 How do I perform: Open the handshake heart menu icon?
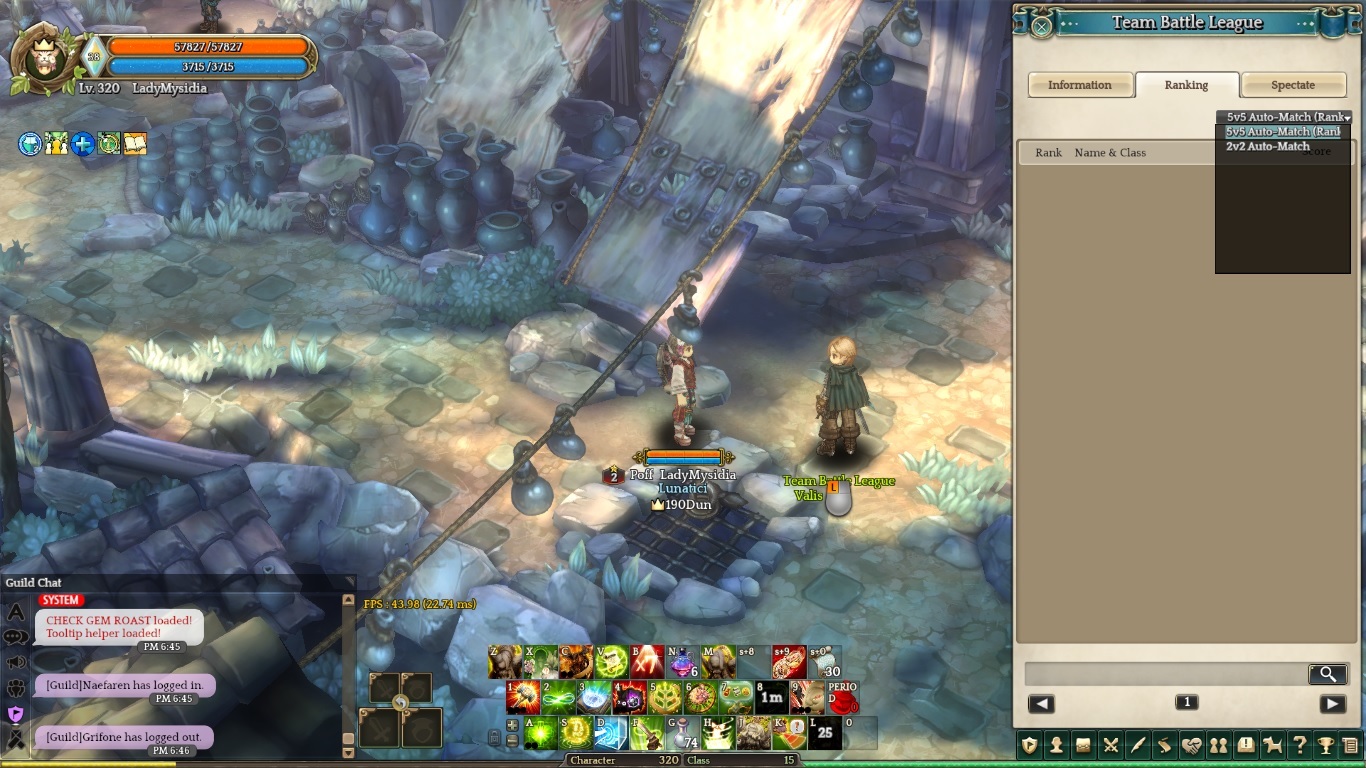pyautogui.click(x=1191, y=745)
